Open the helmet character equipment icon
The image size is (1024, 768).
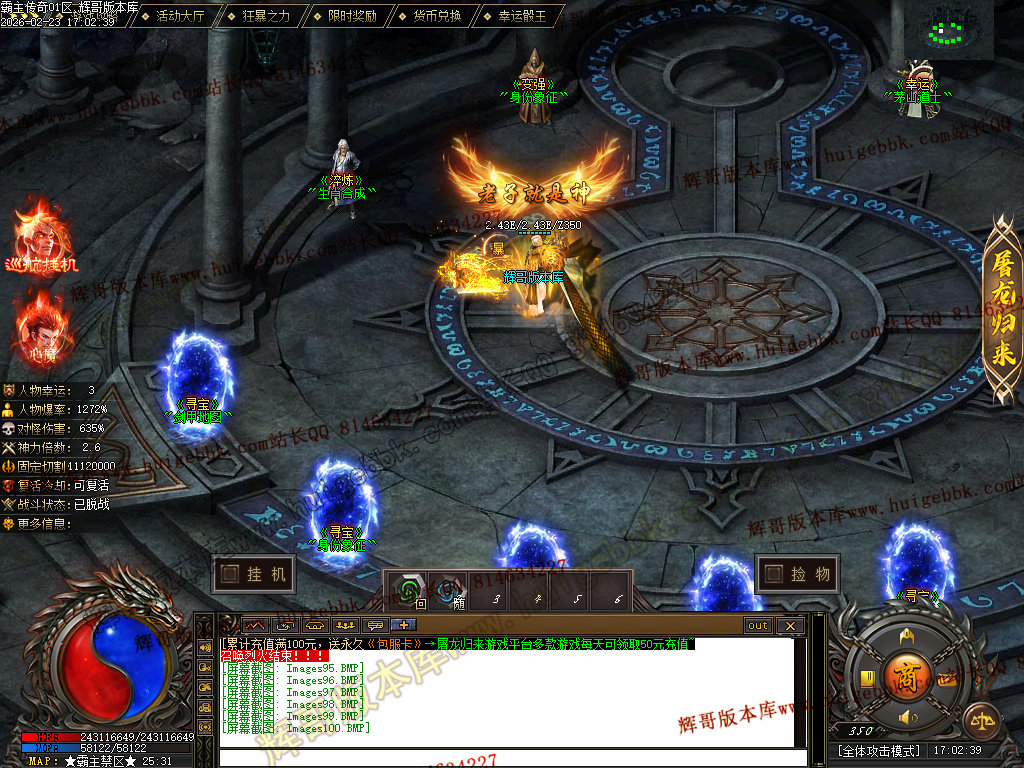click(907, 635)
